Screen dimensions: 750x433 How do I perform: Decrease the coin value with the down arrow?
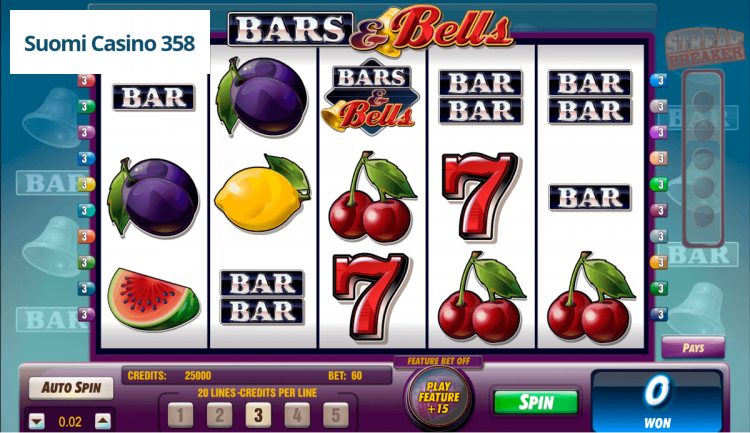click(37, 422)
